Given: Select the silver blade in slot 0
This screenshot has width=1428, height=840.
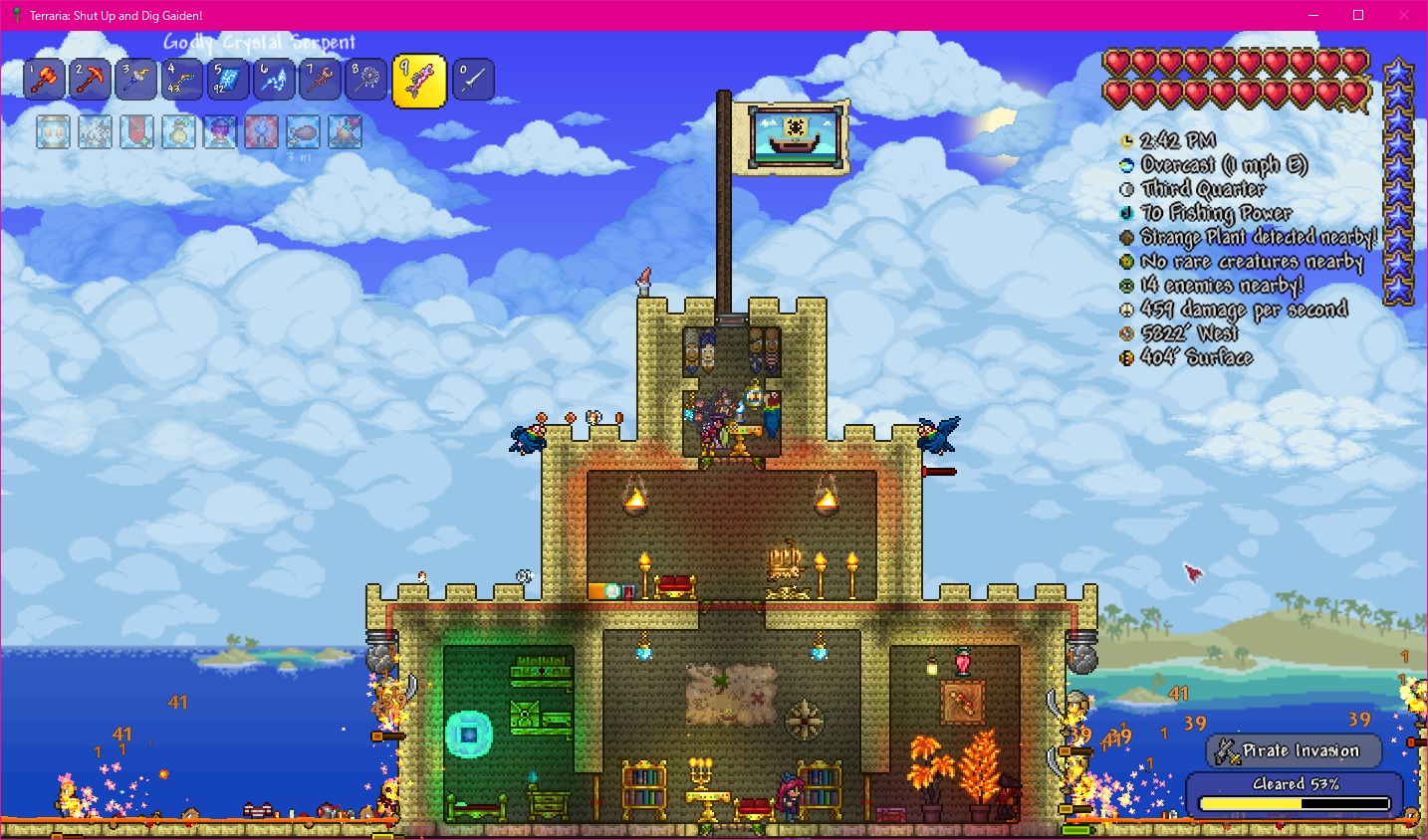Looking at the screenshot, I should (x=473, y=80).
